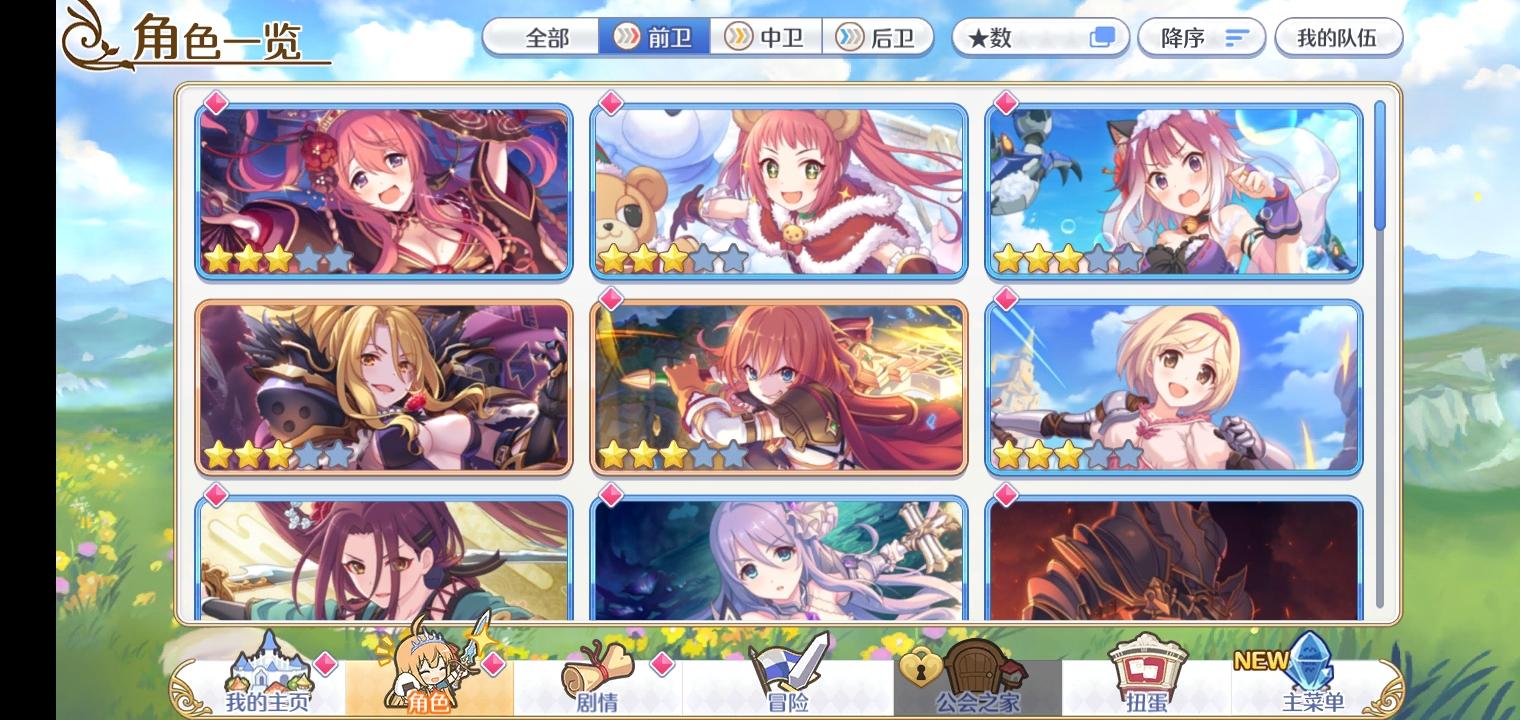Switch filter to 中卫 characters
The image size is (1520, 720).
[766, 38]
